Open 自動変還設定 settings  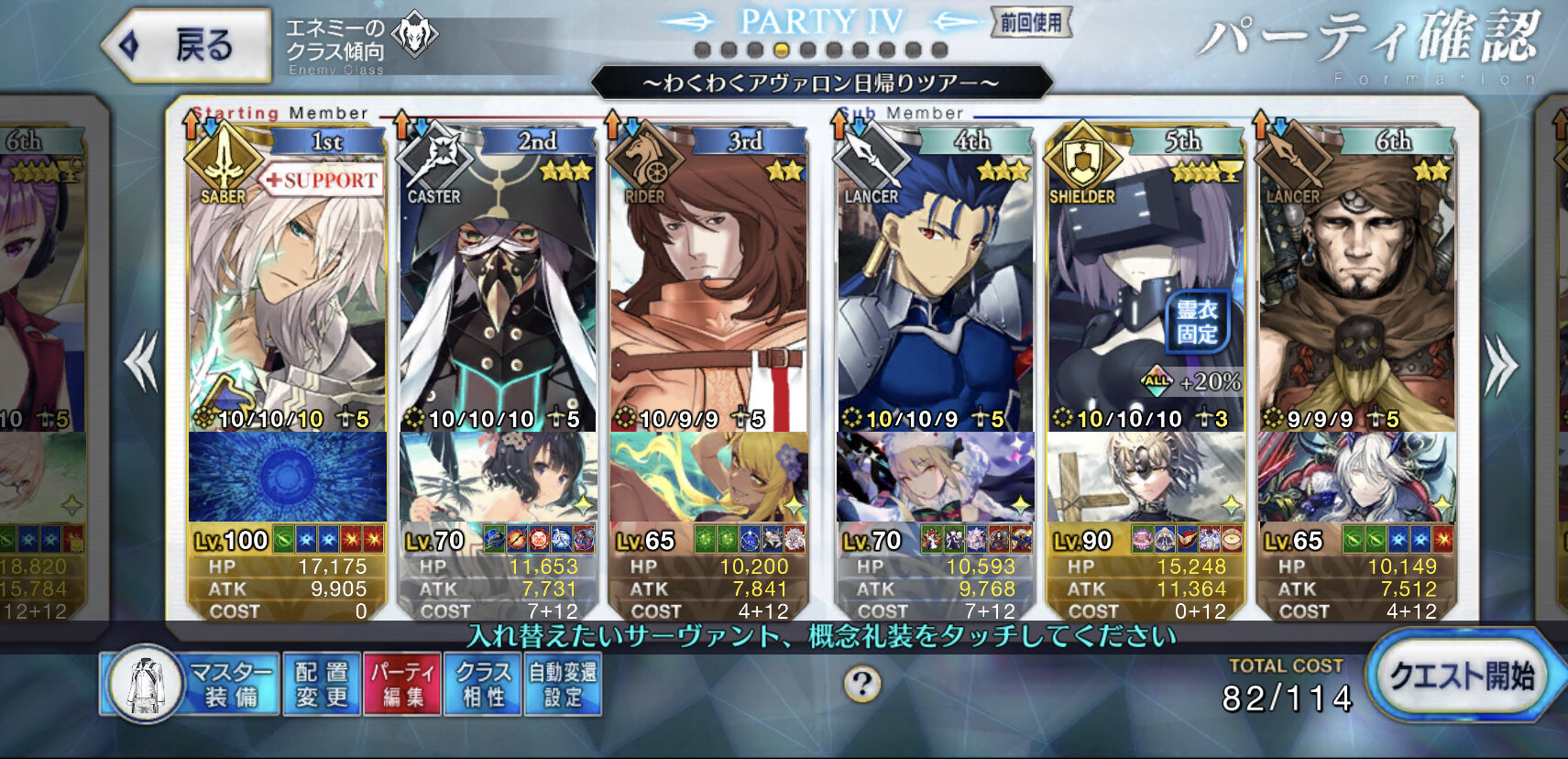click(563, 685)
